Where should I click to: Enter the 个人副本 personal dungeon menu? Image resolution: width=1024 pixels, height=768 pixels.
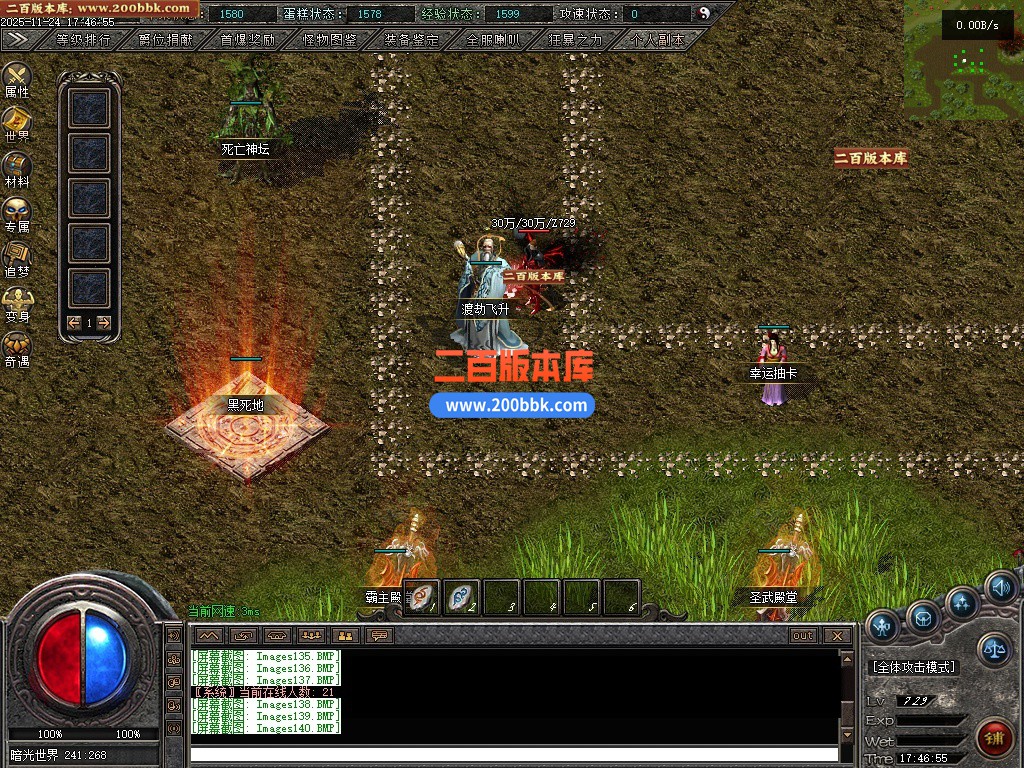pyautogui.click(x=658, y=40)
